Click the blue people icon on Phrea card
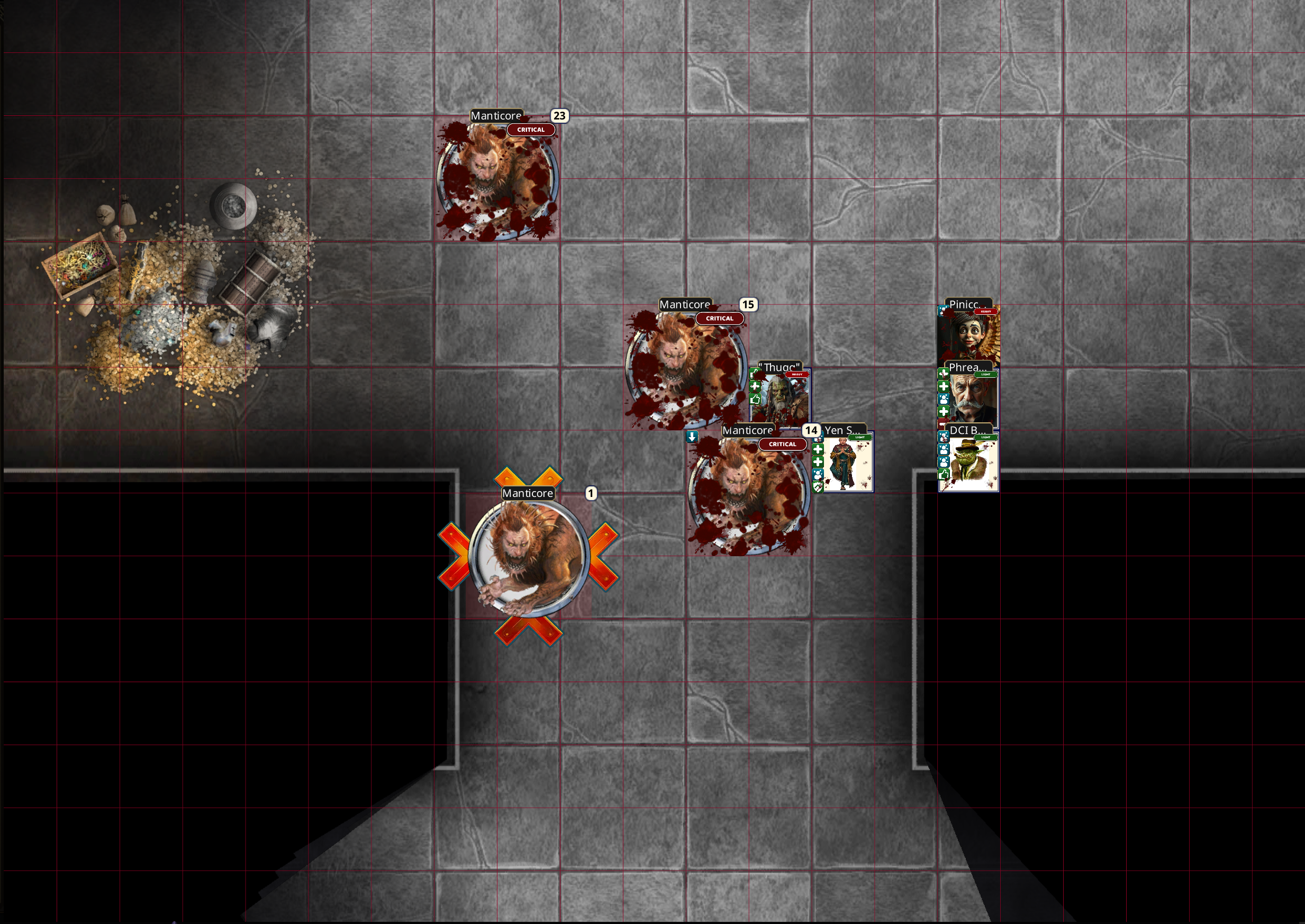This screenshot has width=1305, height=924. pos(944,400)
